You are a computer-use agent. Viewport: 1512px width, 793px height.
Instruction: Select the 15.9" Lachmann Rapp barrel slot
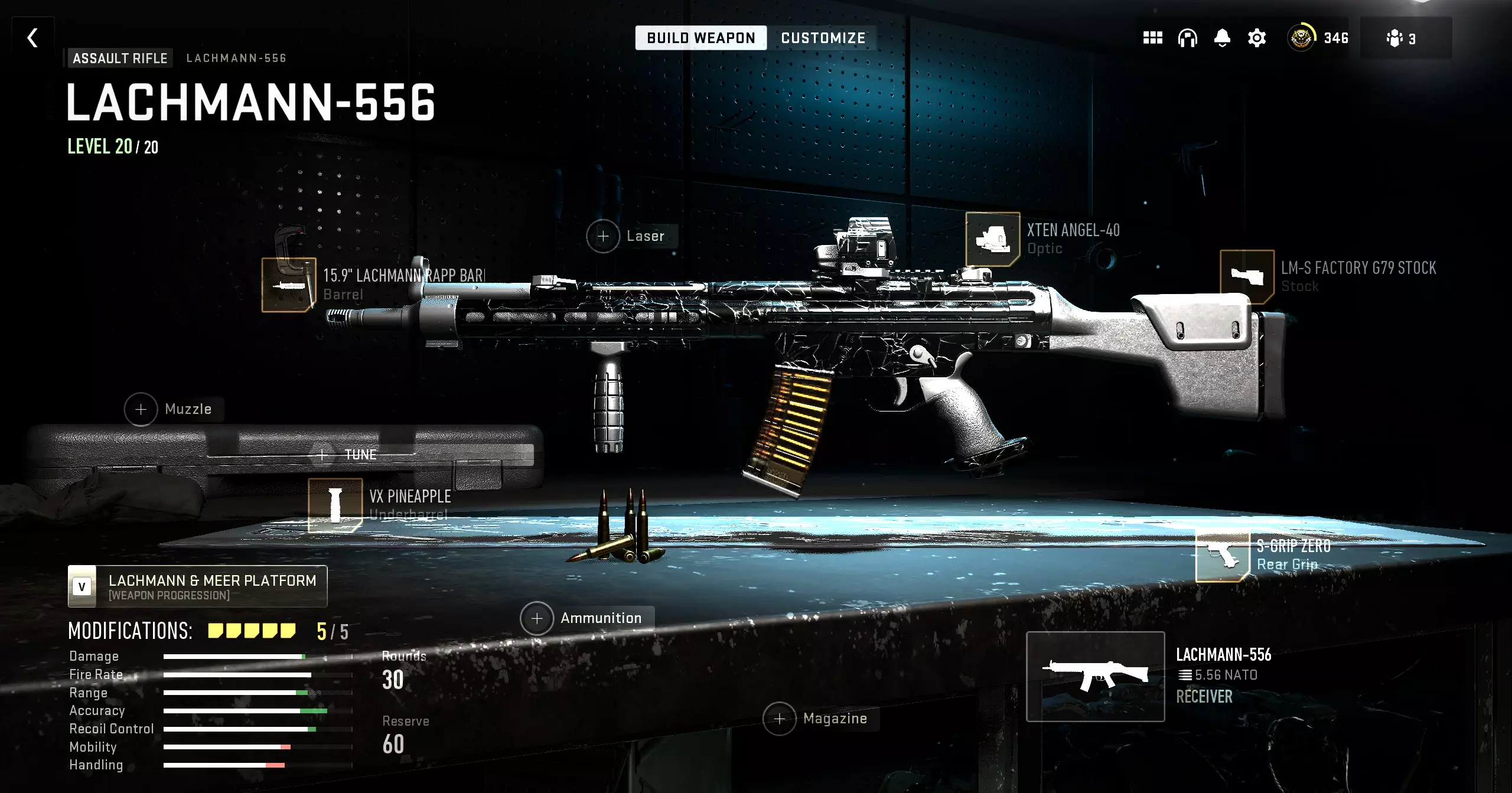(289, 285)
